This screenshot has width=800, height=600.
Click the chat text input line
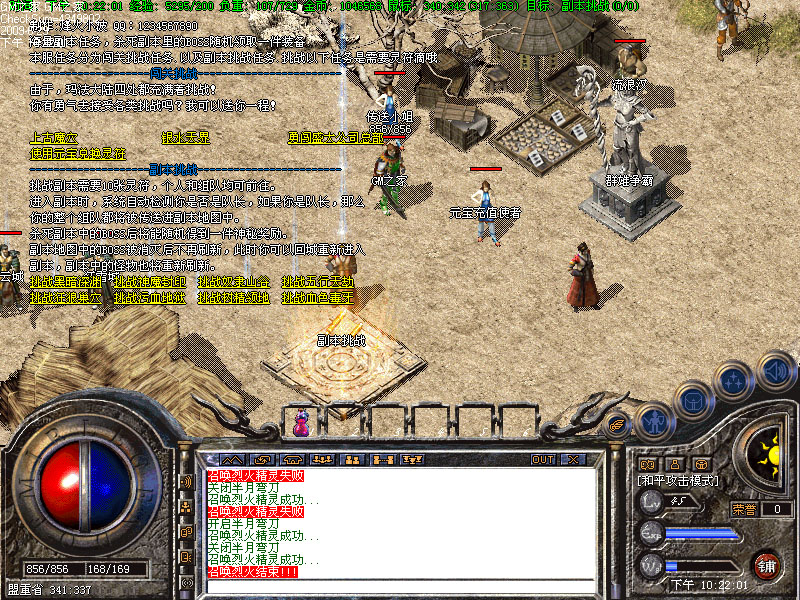pos(400,585)
